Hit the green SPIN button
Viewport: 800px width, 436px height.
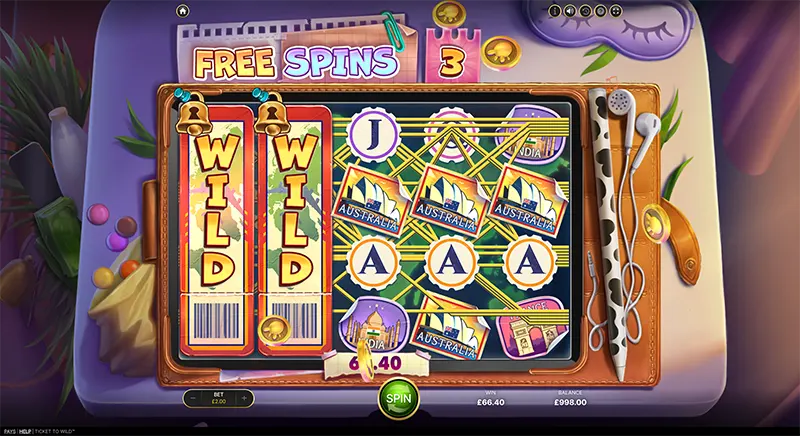(399, 396)
